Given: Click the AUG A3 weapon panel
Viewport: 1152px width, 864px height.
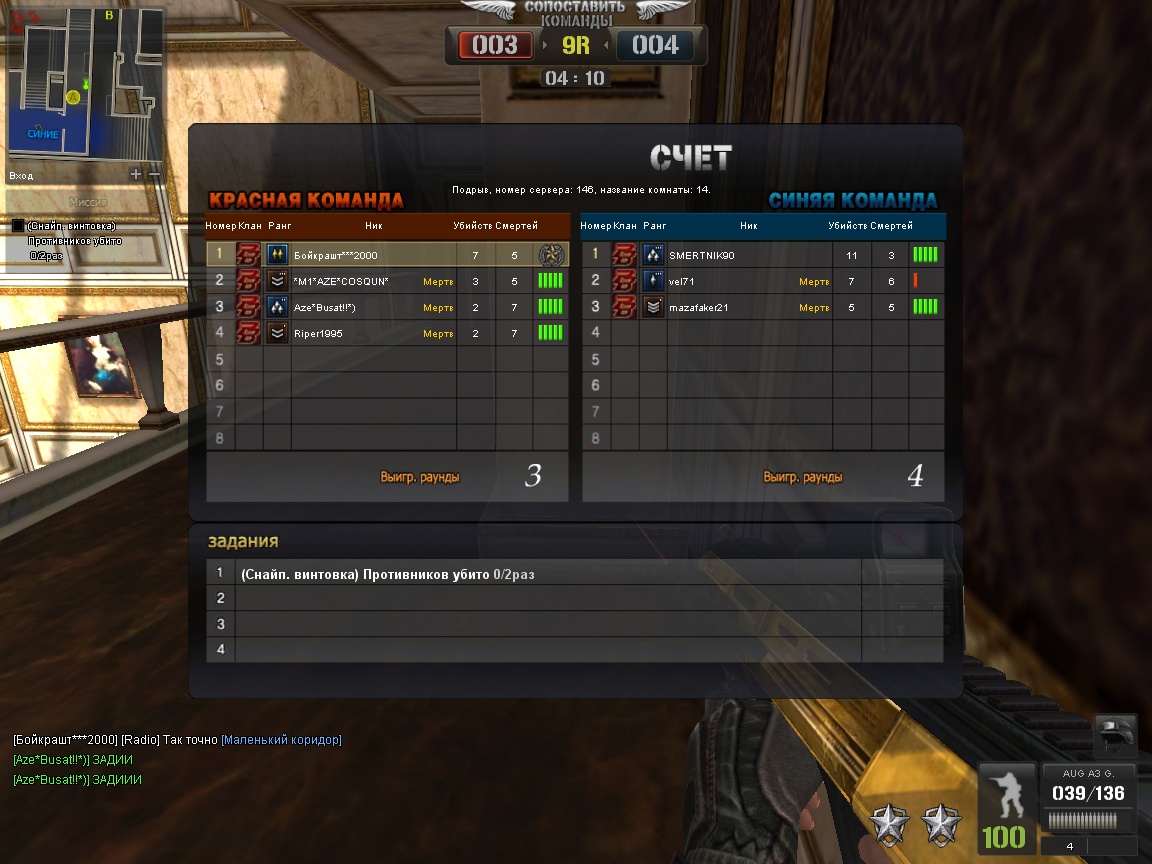Looking at the screenshot, I should tap(1092, 796).
